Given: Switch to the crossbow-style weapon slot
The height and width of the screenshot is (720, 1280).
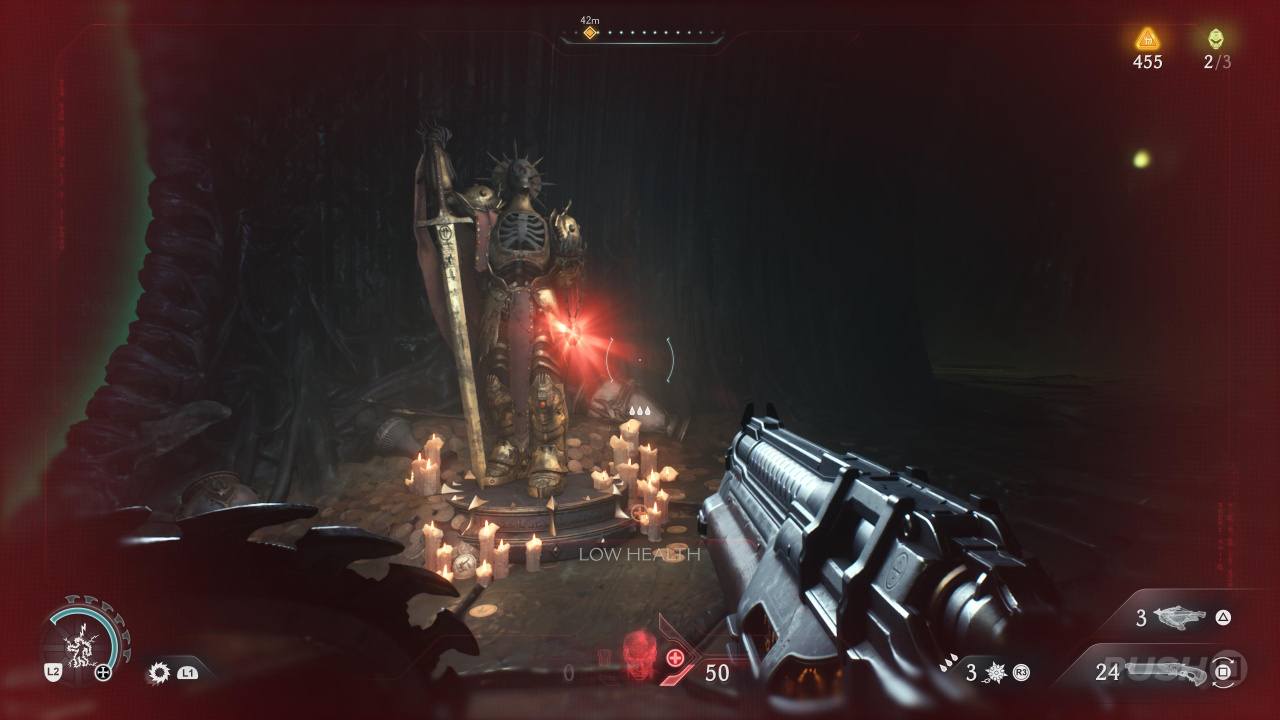Looking at the screenshot, I should pyautogui.click(x=1180, y=618).
